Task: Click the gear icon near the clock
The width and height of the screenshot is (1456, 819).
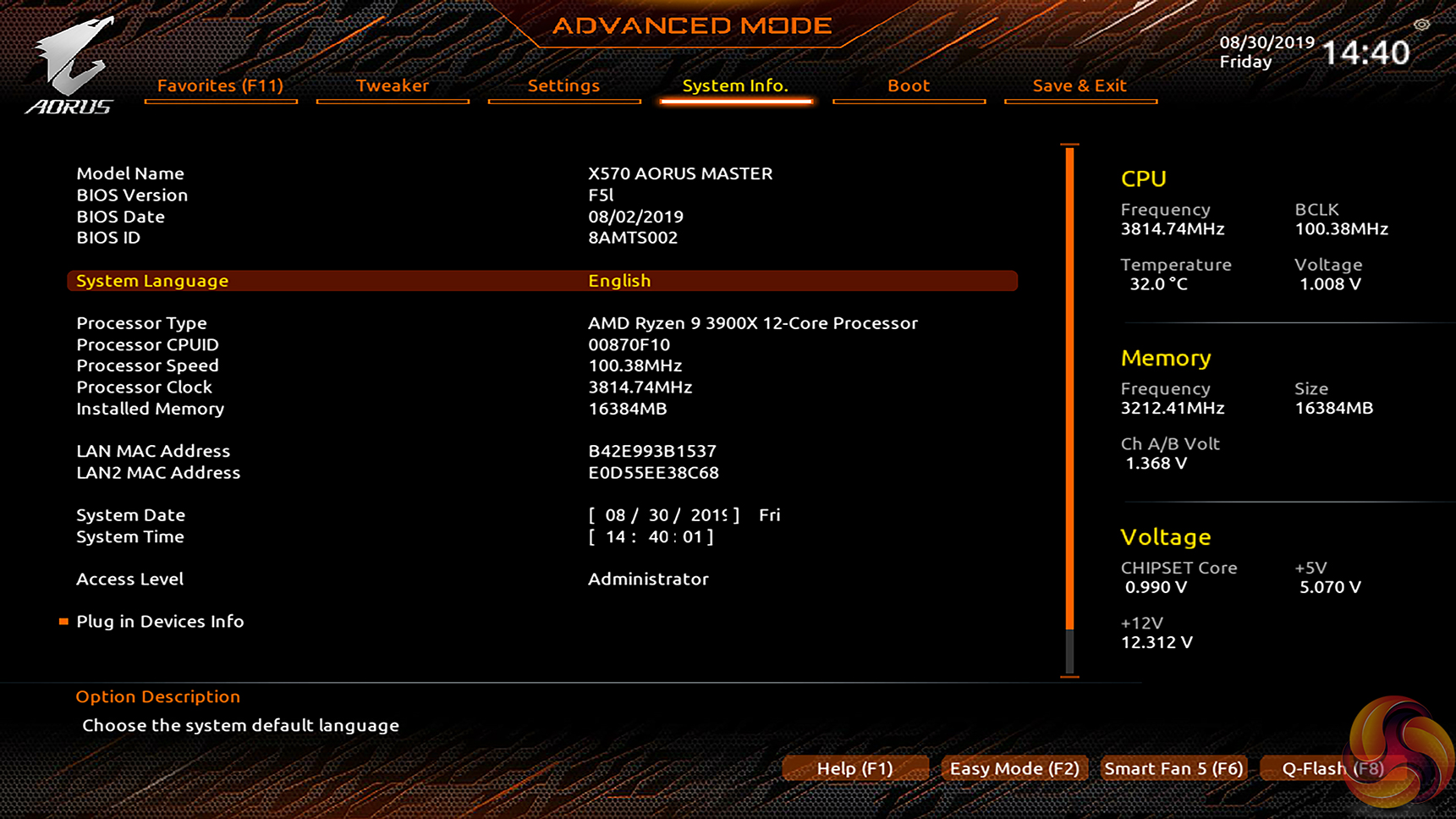Action: click(1421, 25)
